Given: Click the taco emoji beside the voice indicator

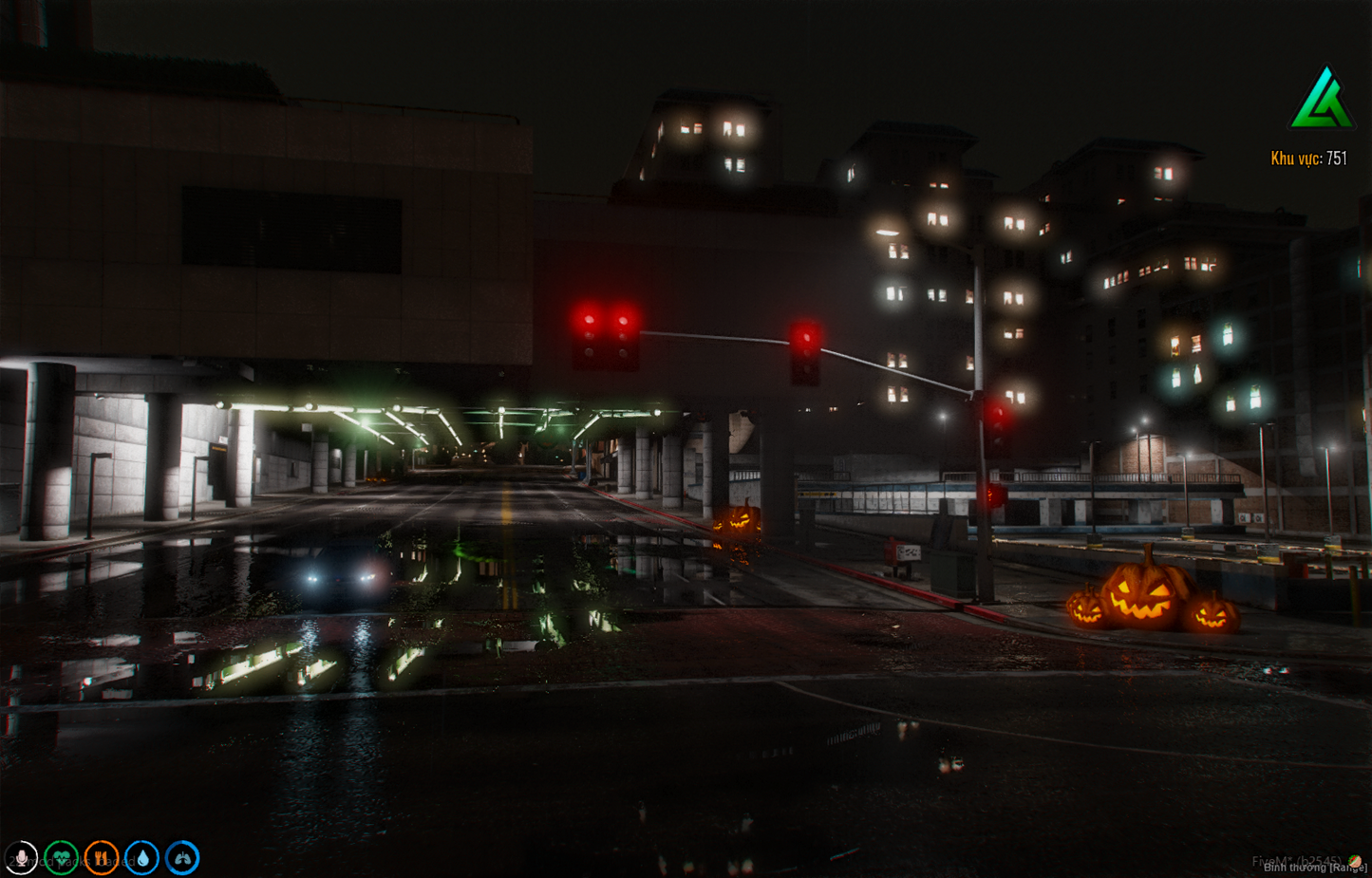Looking at the screenshot, I should pos(1355,860).
